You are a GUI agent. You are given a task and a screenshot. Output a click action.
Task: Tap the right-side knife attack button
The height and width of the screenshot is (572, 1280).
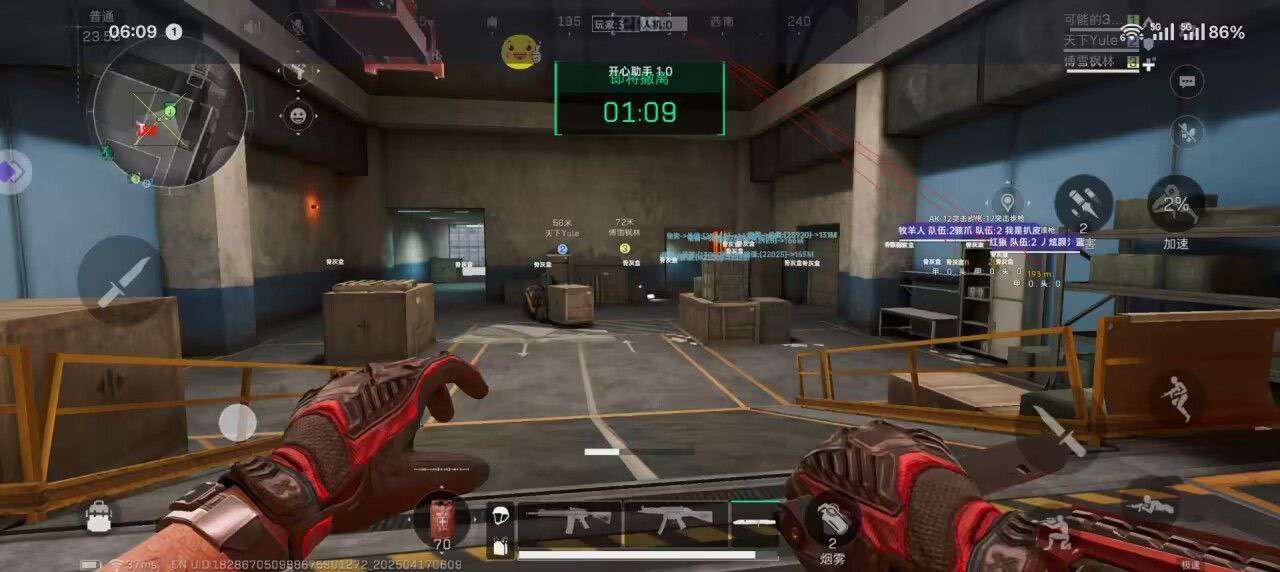point(1058,433)
